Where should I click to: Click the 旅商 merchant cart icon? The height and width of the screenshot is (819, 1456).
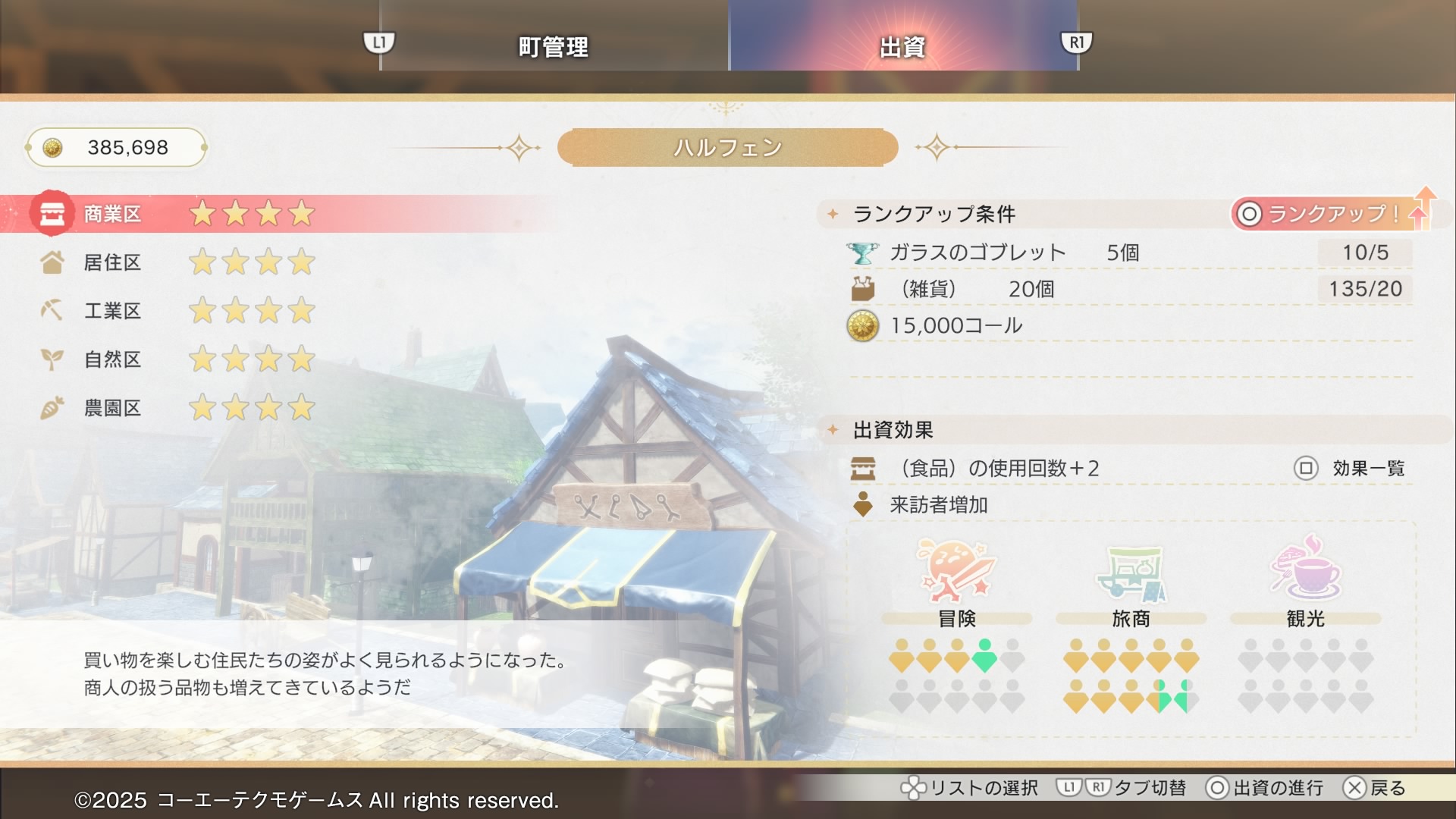pos(1131,573)
